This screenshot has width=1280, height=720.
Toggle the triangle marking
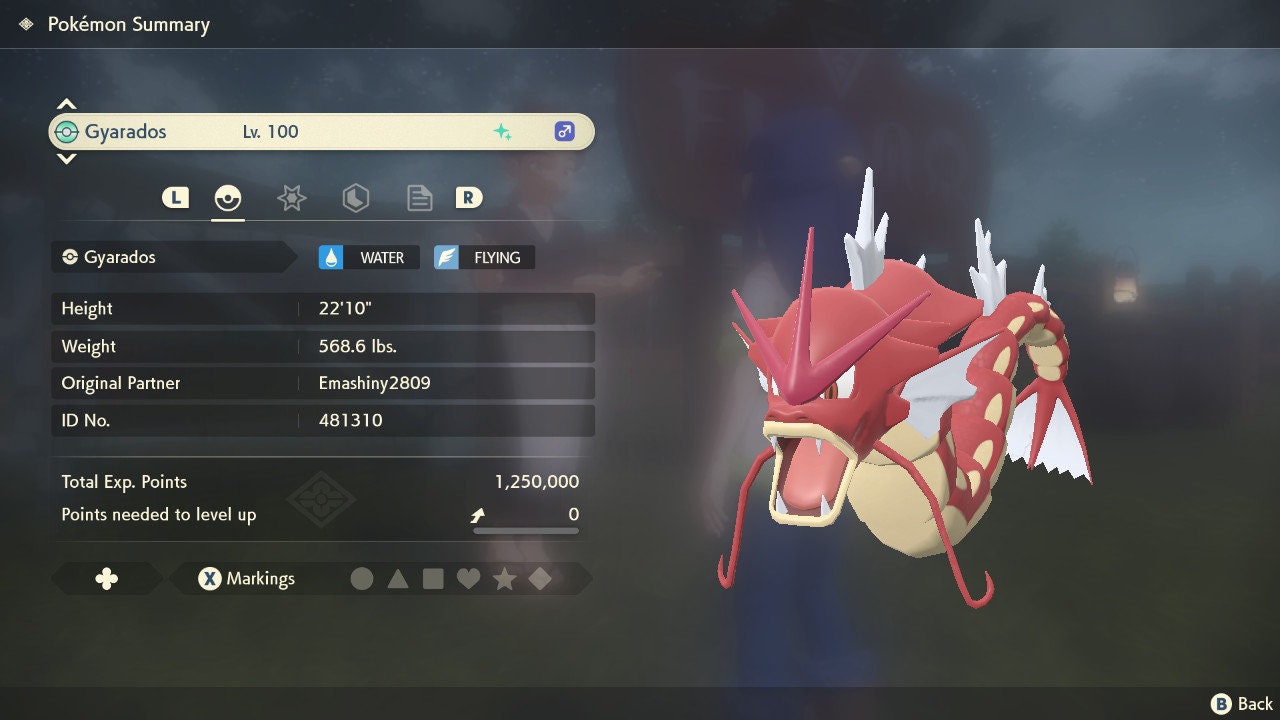pos(398,579)
